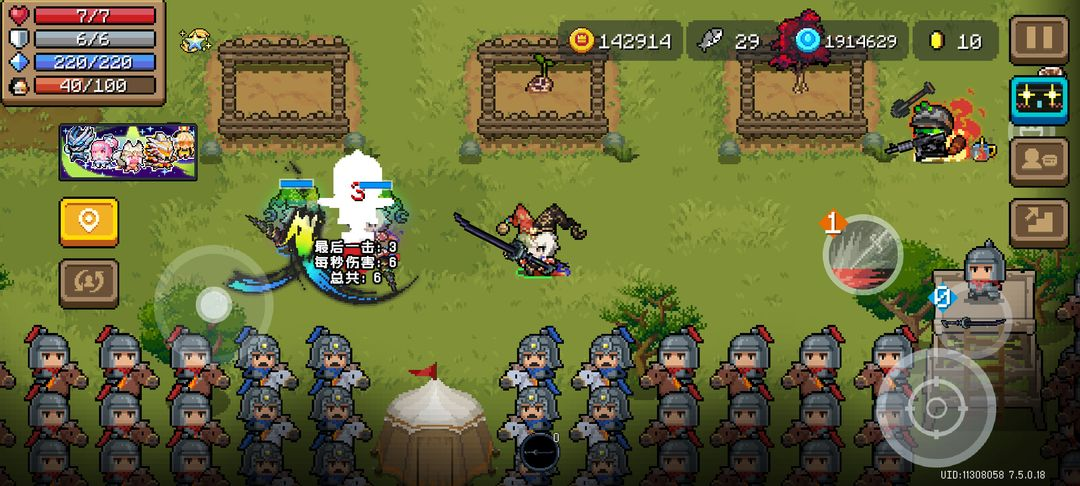Screen dimensions: 1080x486
Task: Open the character banner with five heroes
Action: click(x=128, y=152)
